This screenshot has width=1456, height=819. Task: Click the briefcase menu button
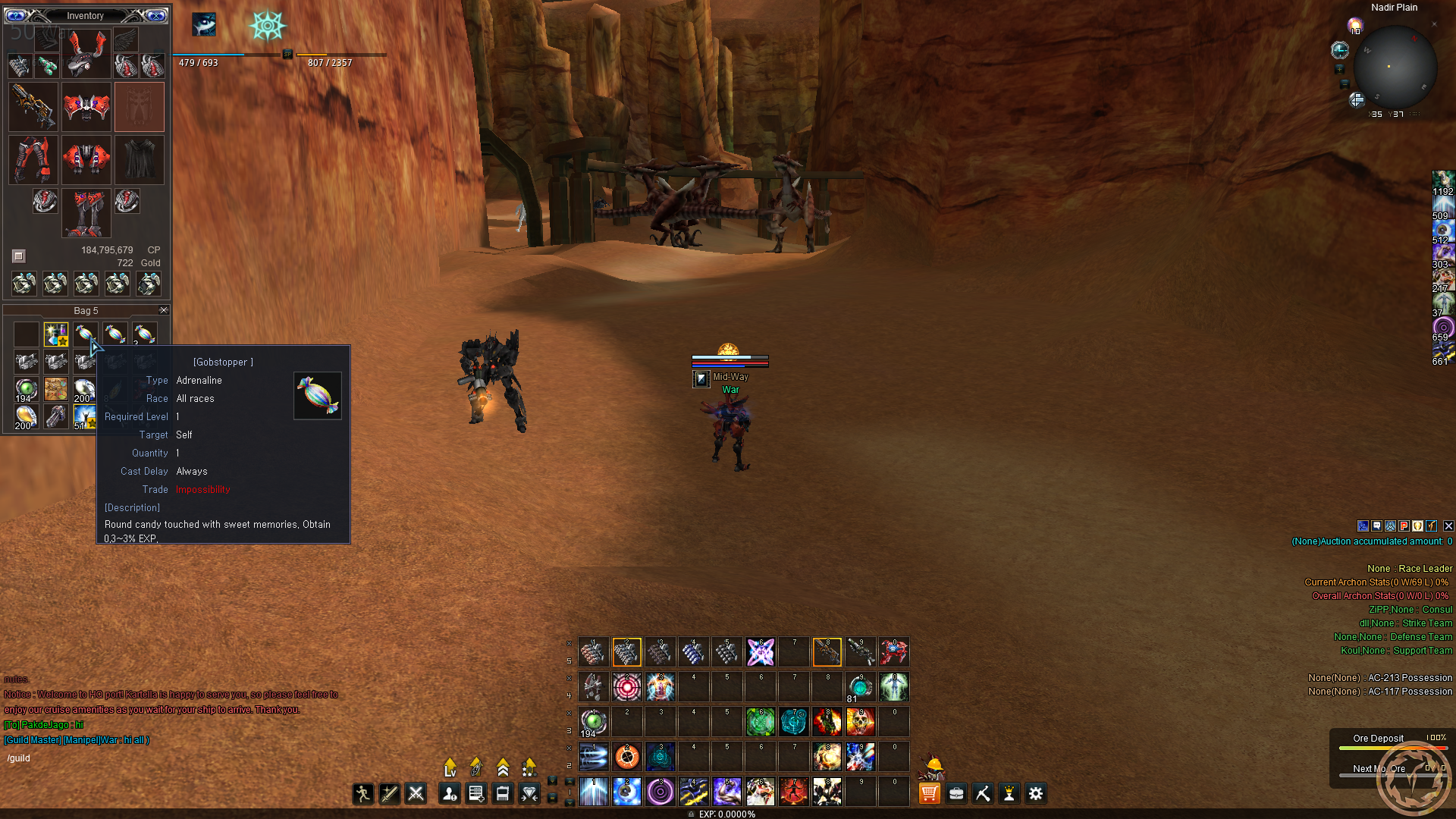pyautogui.click(x=956, y=793)
